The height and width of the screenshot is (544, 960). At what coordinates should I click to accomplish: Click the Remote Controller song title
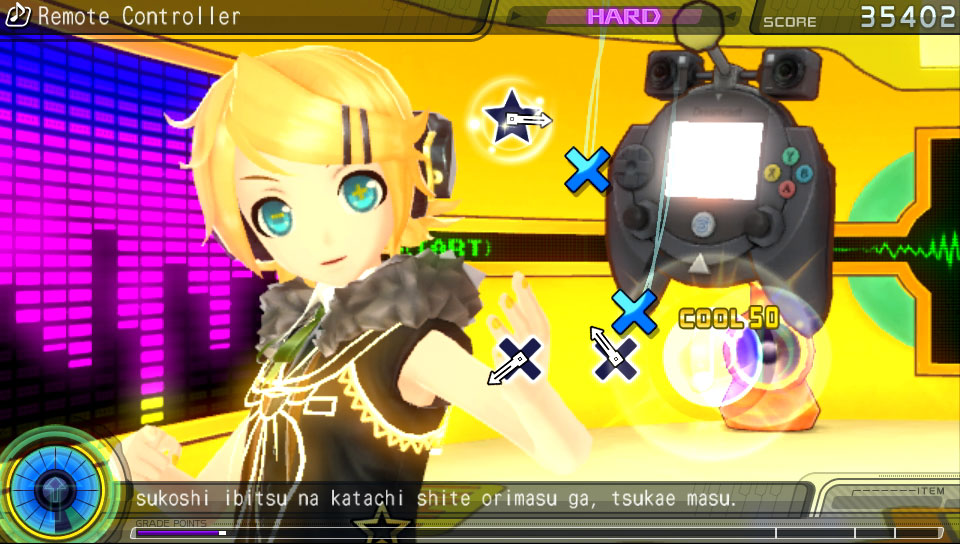[138, 17]
